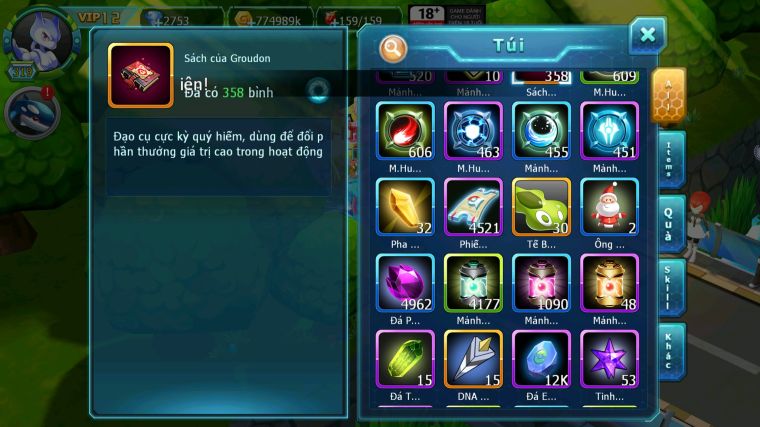Select the blue stone with 12K
760x427 pixels.
[541, 359]
